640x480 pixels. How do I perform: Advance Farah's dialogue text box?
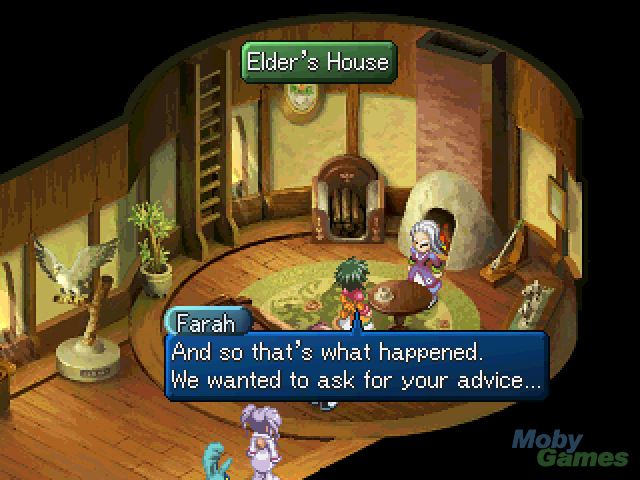(356, 366)
